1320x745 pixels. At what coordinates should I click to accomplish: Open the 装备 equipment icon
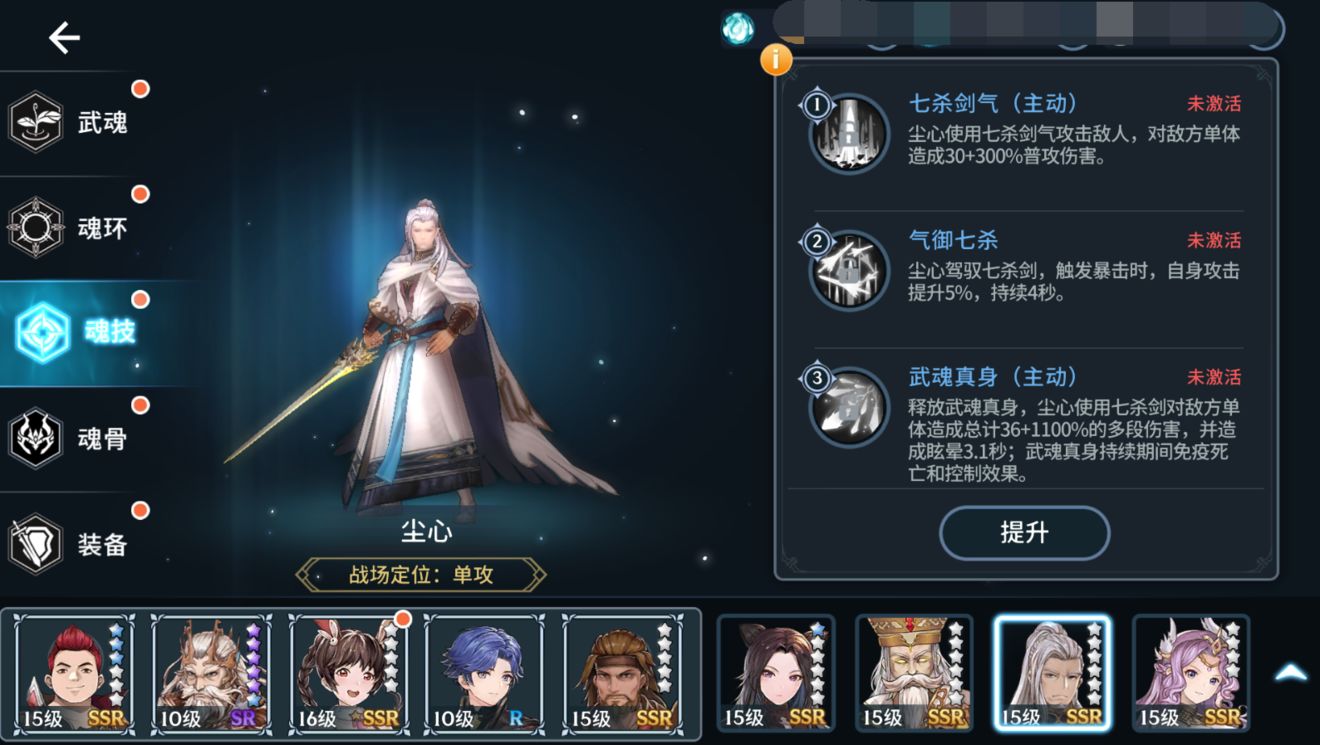coord(37,543)
